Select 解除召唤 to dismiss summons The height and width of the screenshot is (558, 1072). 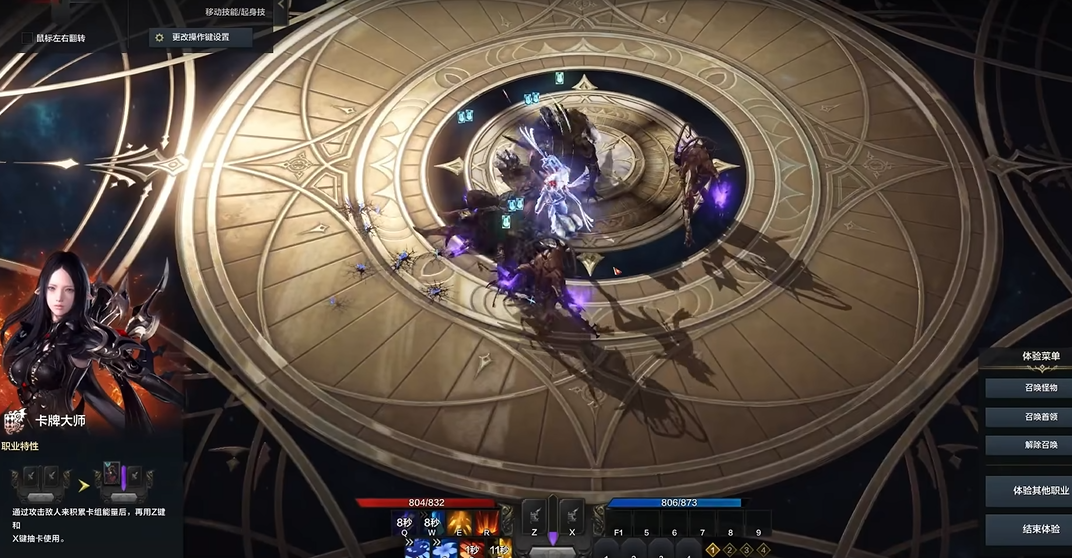point(1027,445)
